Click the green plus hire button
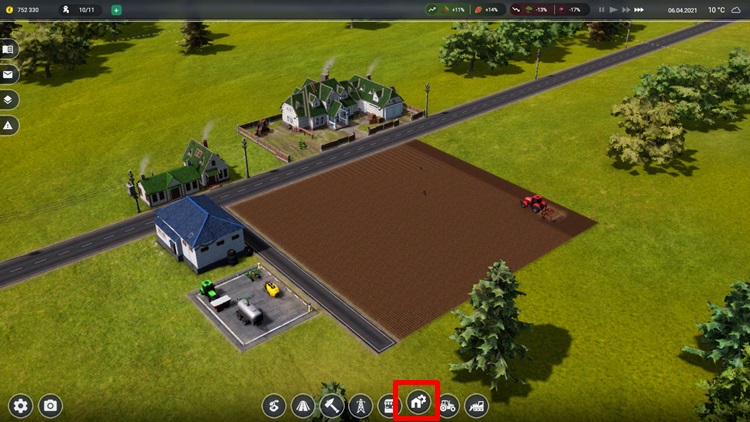Screen dimensions: 750x422 point(116,10)
